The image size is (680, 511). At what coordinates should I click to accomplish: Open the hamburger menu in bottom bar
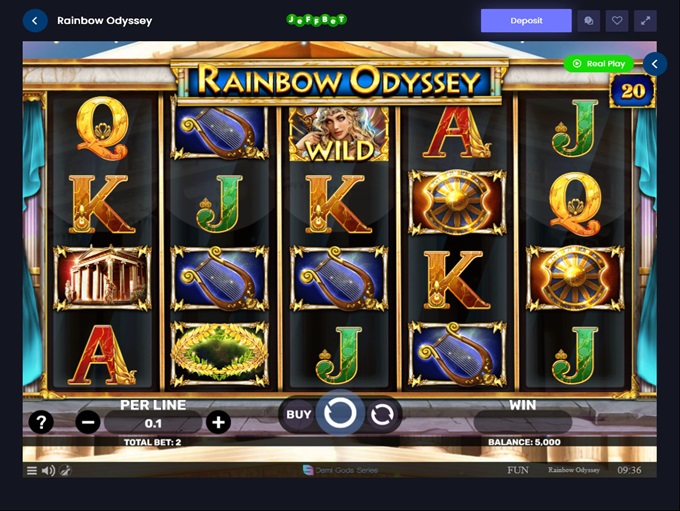pyautogui.click(x=32, y=470)
